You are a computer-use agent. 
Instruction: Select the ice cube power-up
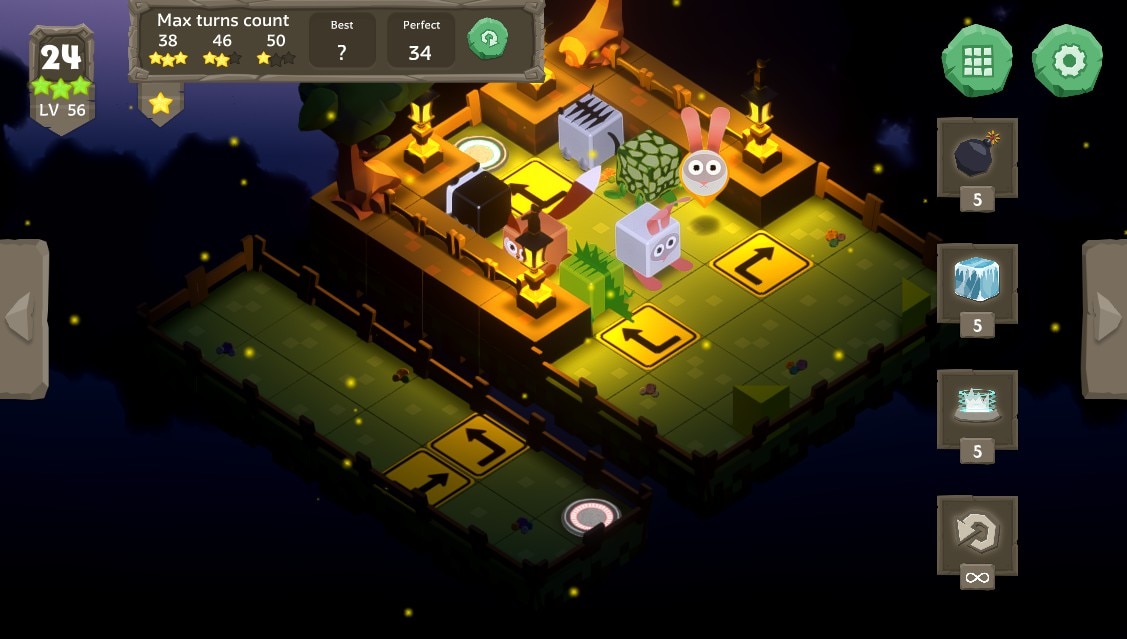[x=976, y=281]
